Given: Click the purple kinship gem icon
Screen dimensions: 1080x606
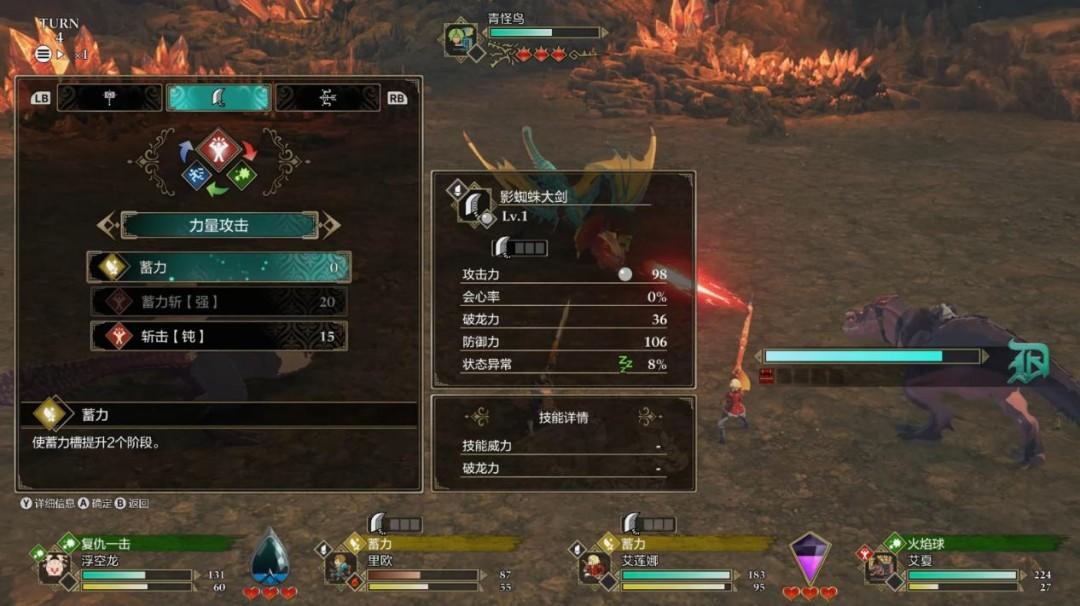Looking at the screenshot, I should click(x=810, y=558).
